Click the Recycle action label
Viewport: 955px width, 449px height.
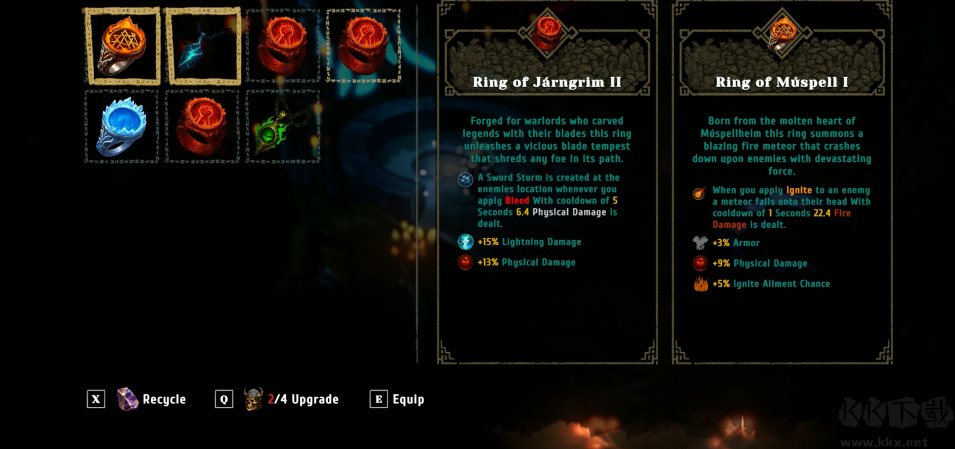(164, 399)
